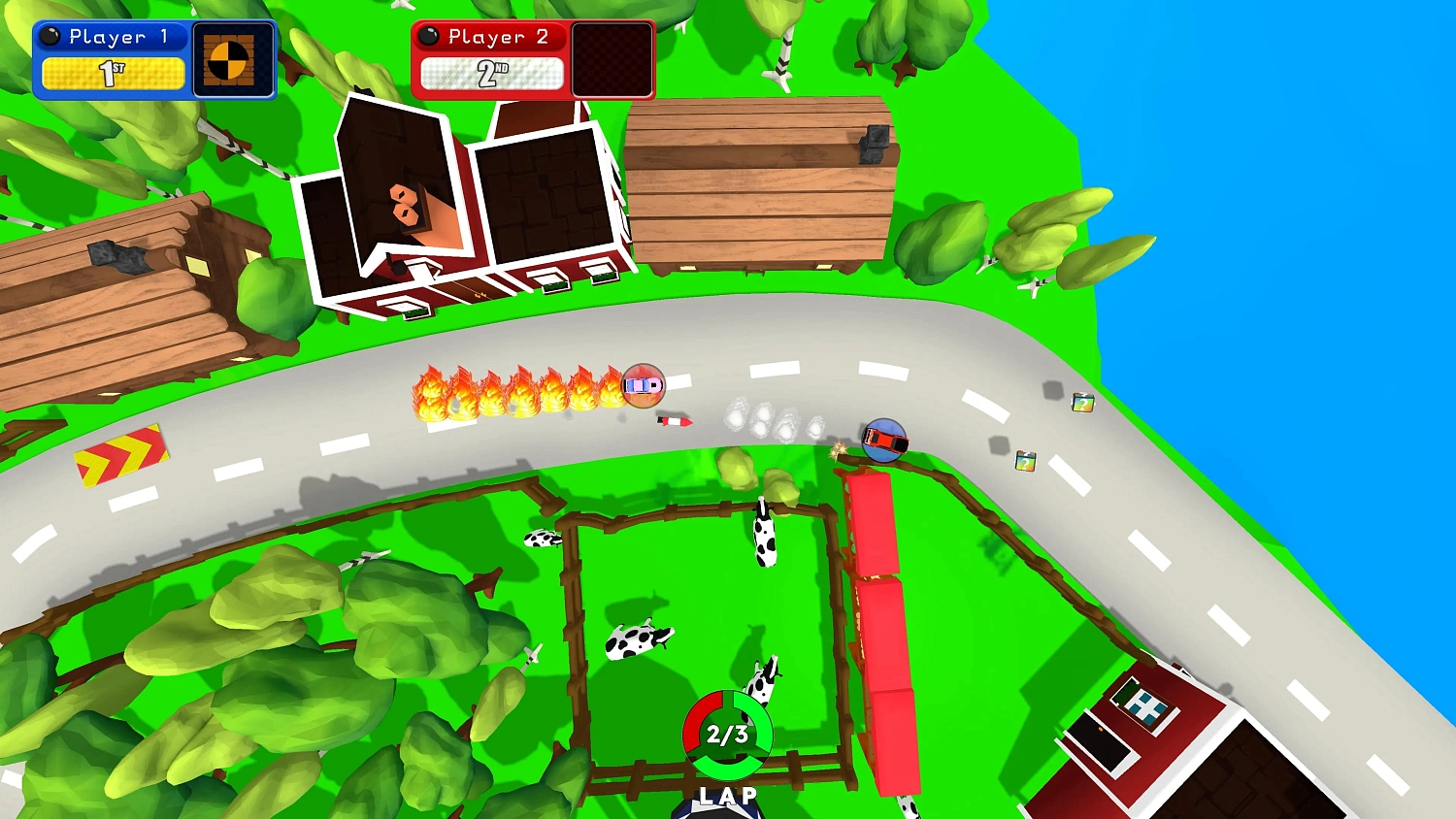
Task: Click Player 2's empty power-up slot
Action: click(613, 60)
